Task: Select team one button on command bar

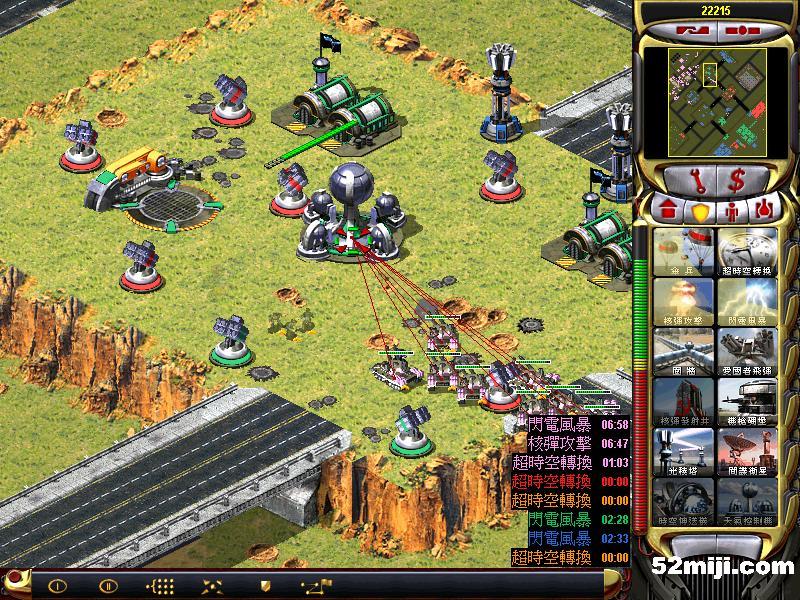Action: tap(57, 586)
